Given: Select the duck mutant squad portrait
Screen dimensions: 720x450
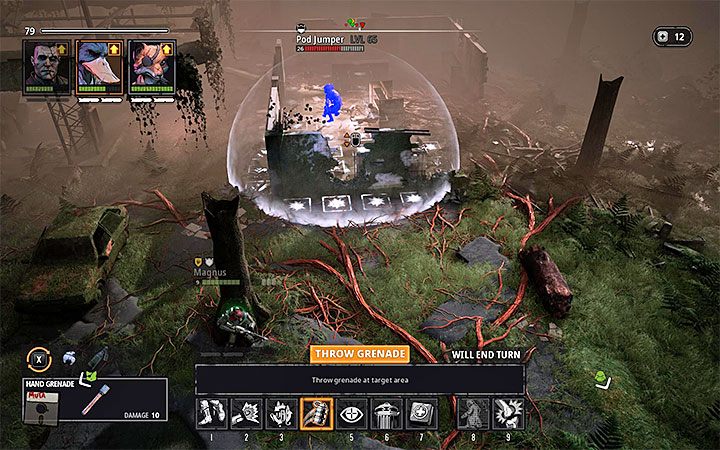Looking at the screenshot, I should pyautogui.click(x=100, y=66).
